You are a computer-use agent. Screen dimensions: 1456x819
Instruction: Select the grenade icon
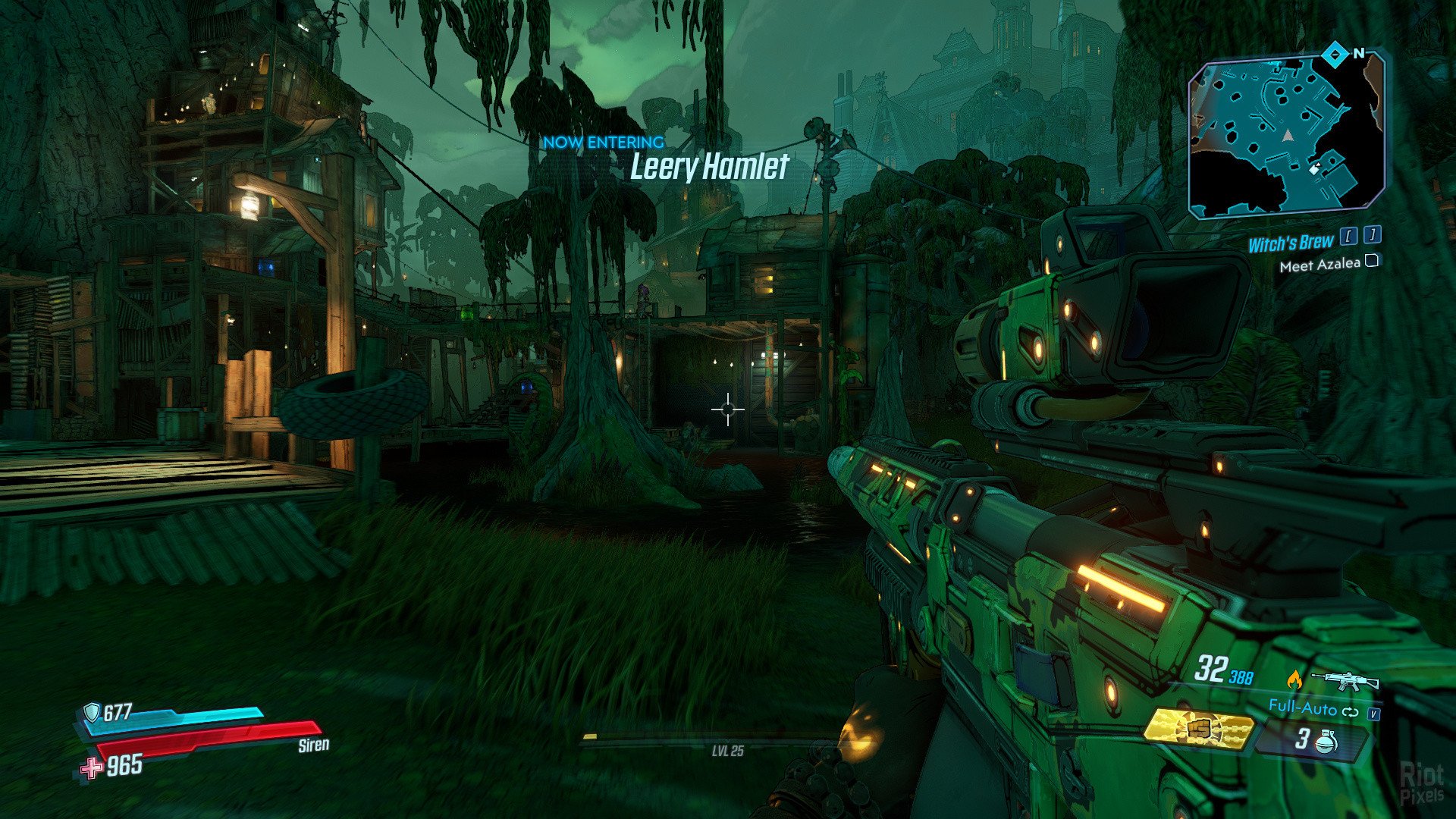click(x=1327, y=740)
